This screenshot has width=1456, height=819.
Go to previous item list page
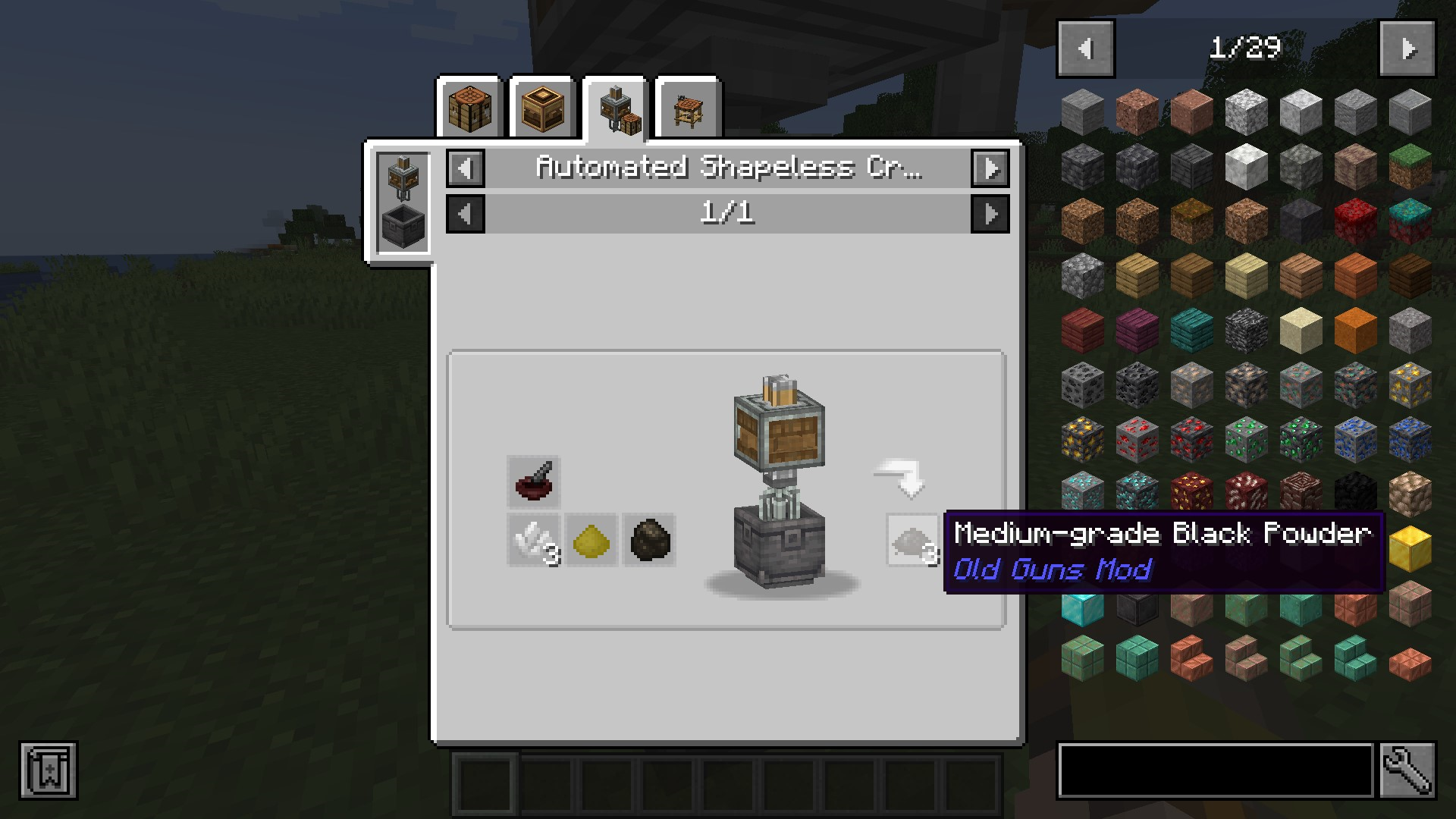[1084, 48]
